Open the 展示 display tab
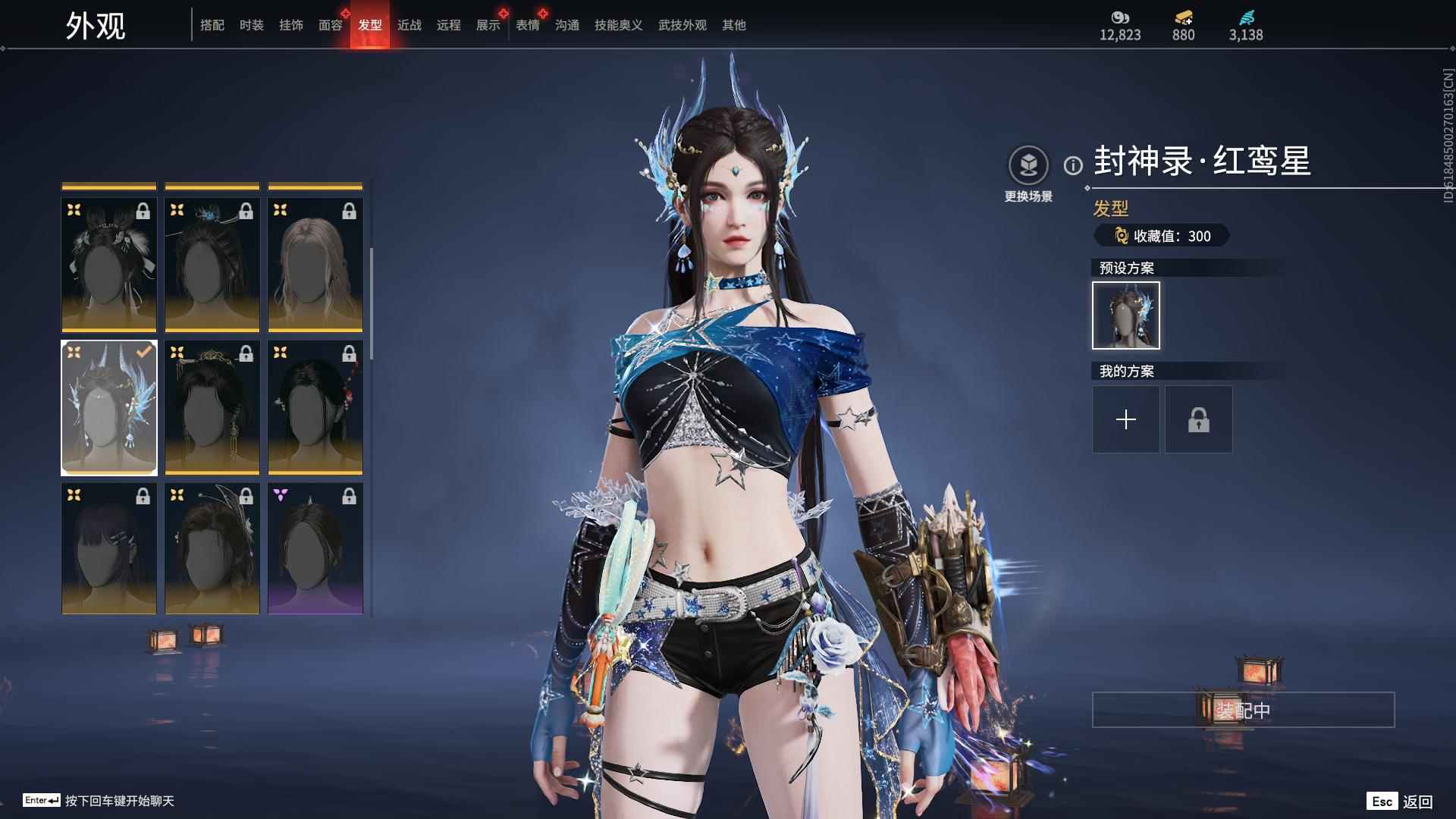The height and width of the screenshot is (819, 1456). tap(488, 25)
